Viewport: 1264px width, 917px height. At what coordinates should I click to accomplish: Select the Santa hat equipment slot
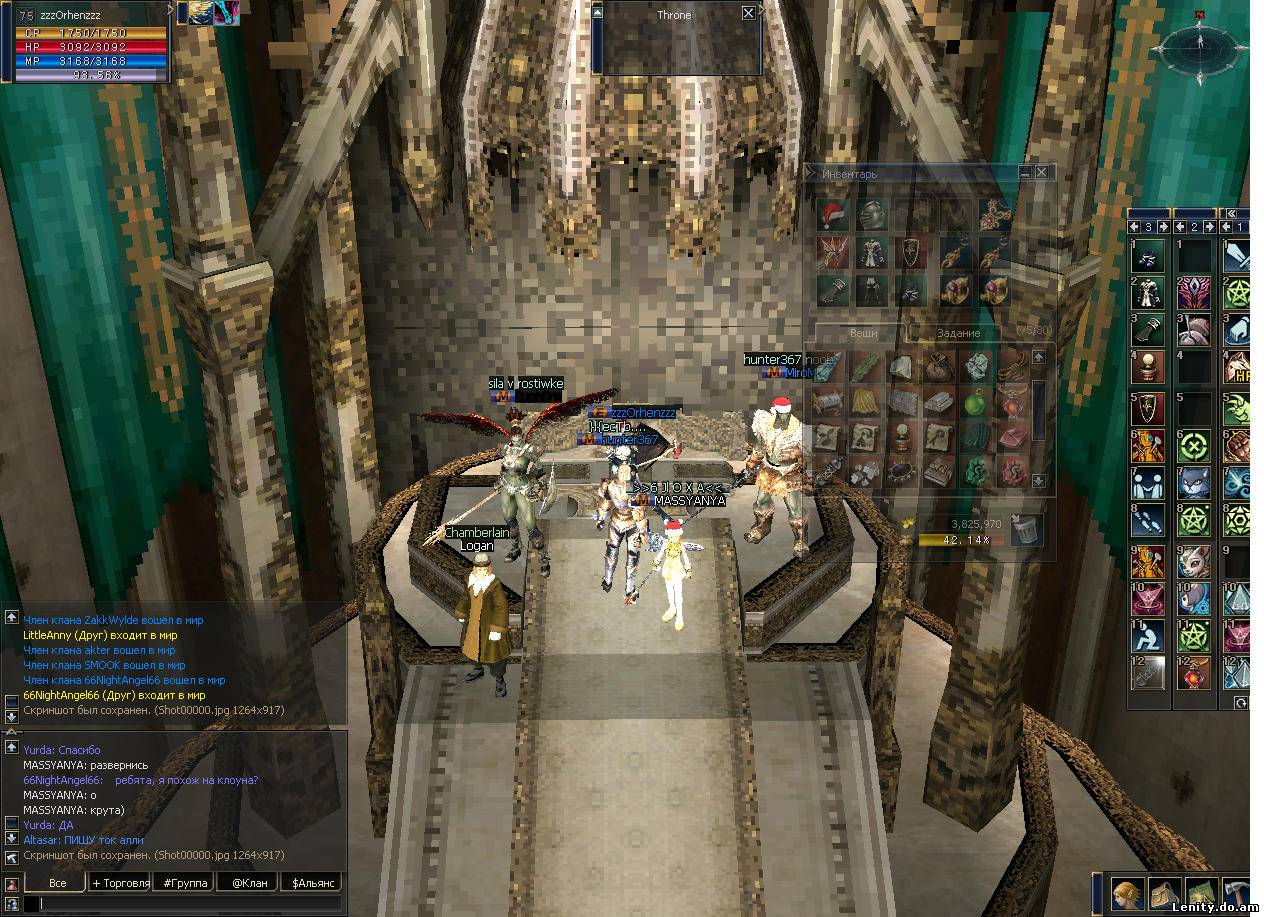[832, 214]
